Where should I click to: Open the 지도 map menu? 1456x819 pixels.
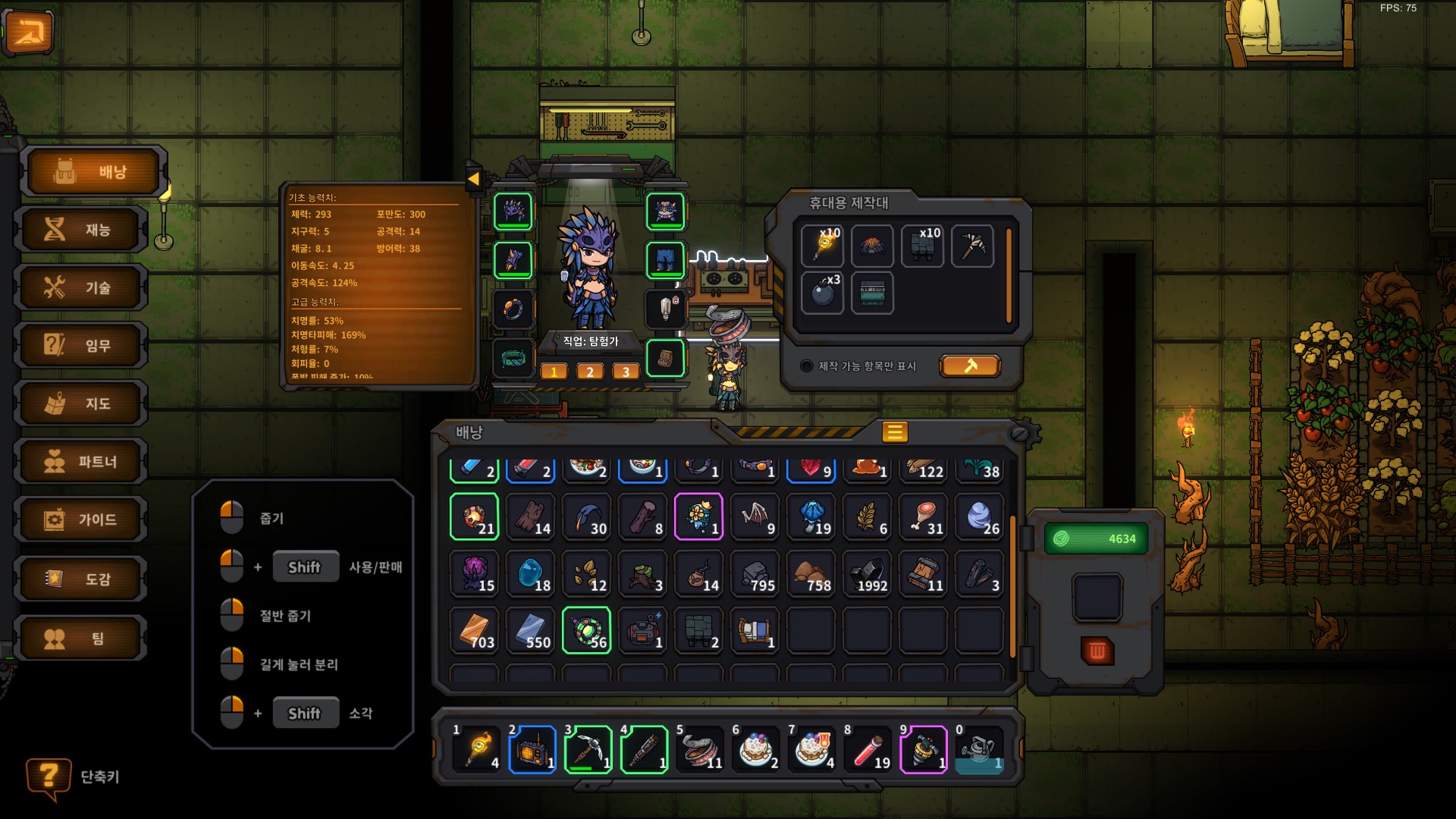tap(83, 404)
